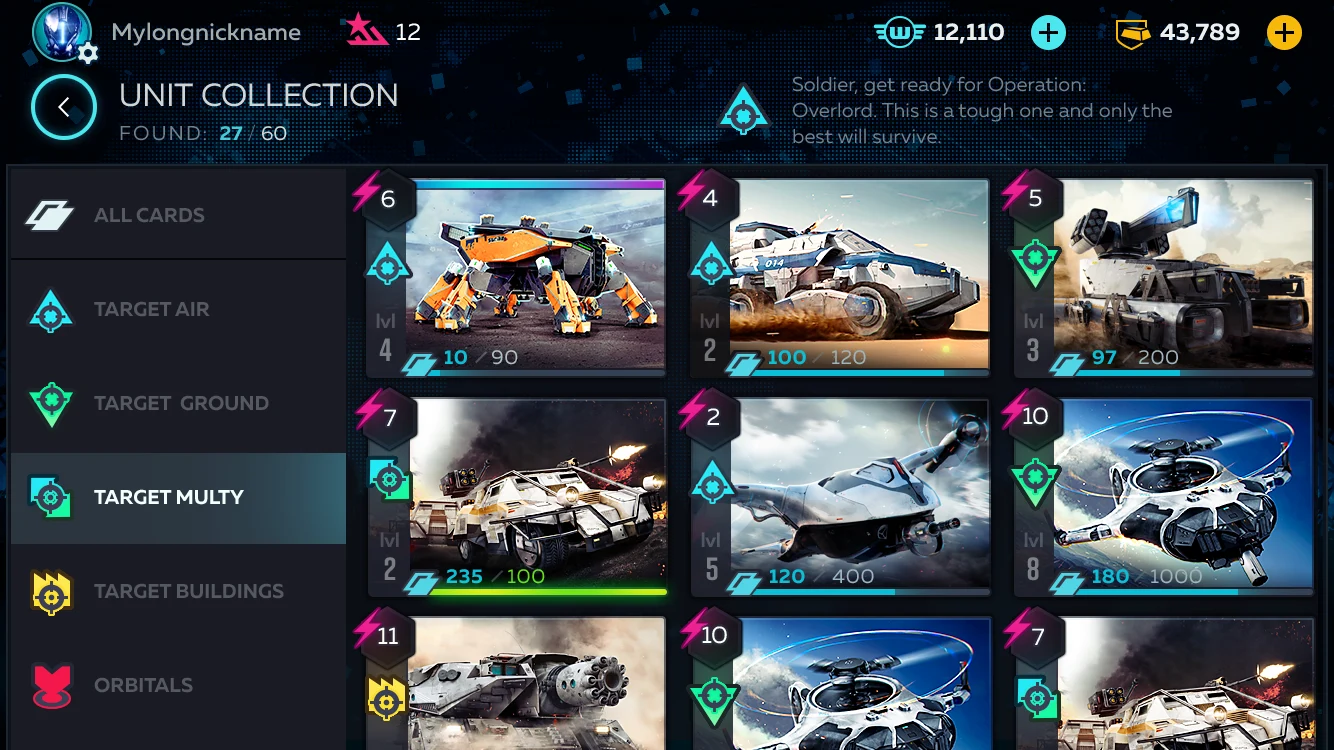
Task: Open the level 8 rotor drone card
Action: [x=1182, y=495]
